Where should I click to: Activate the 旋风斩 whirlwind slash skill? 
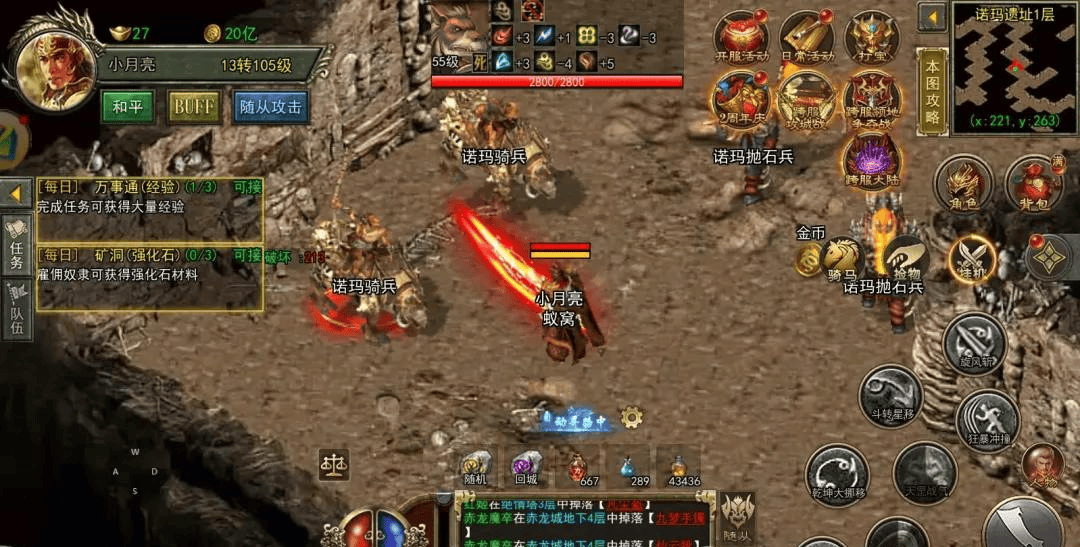(x=974, y=343)
